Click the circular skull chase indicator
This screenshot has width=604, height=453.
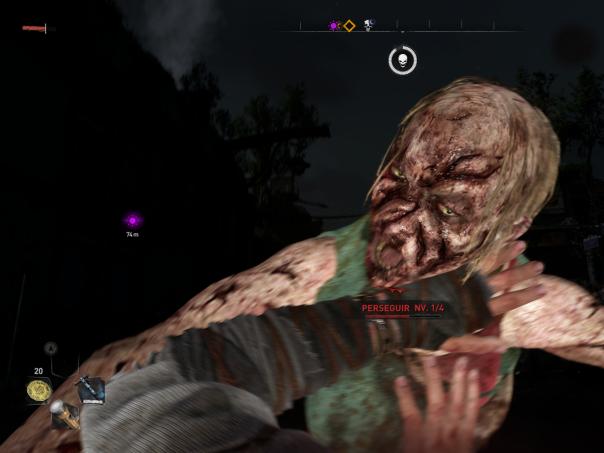coord(402,60)
